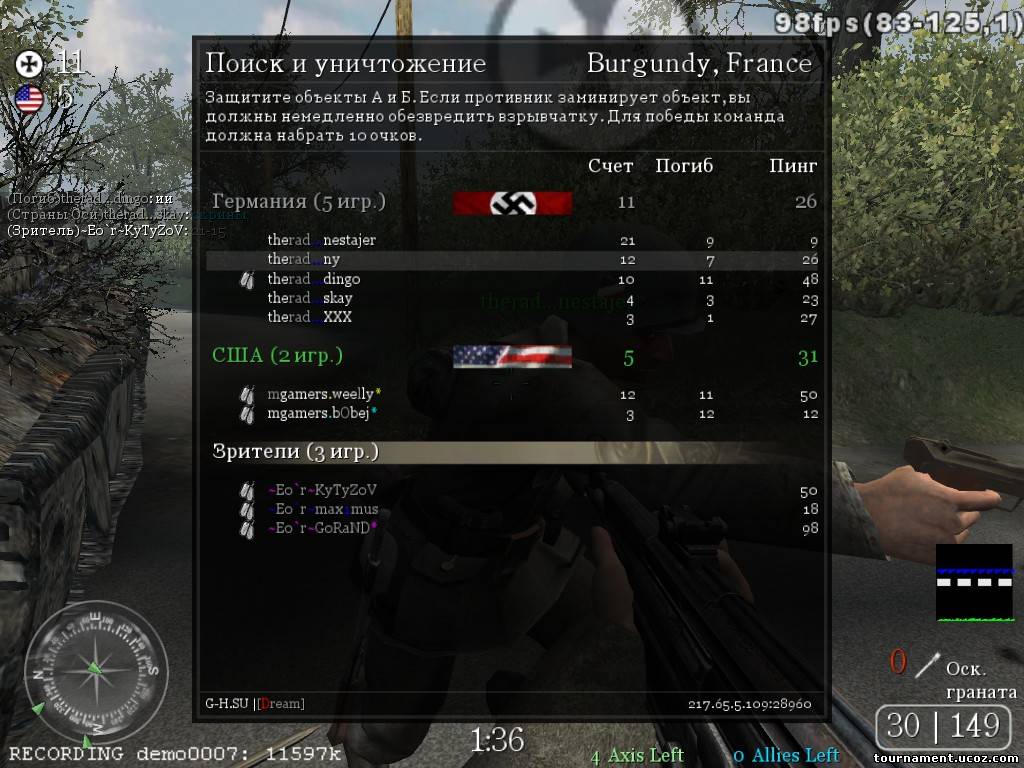Click the American flag score icon
Viewport: 1024px width, 768px height.
(x=29, y=98)
